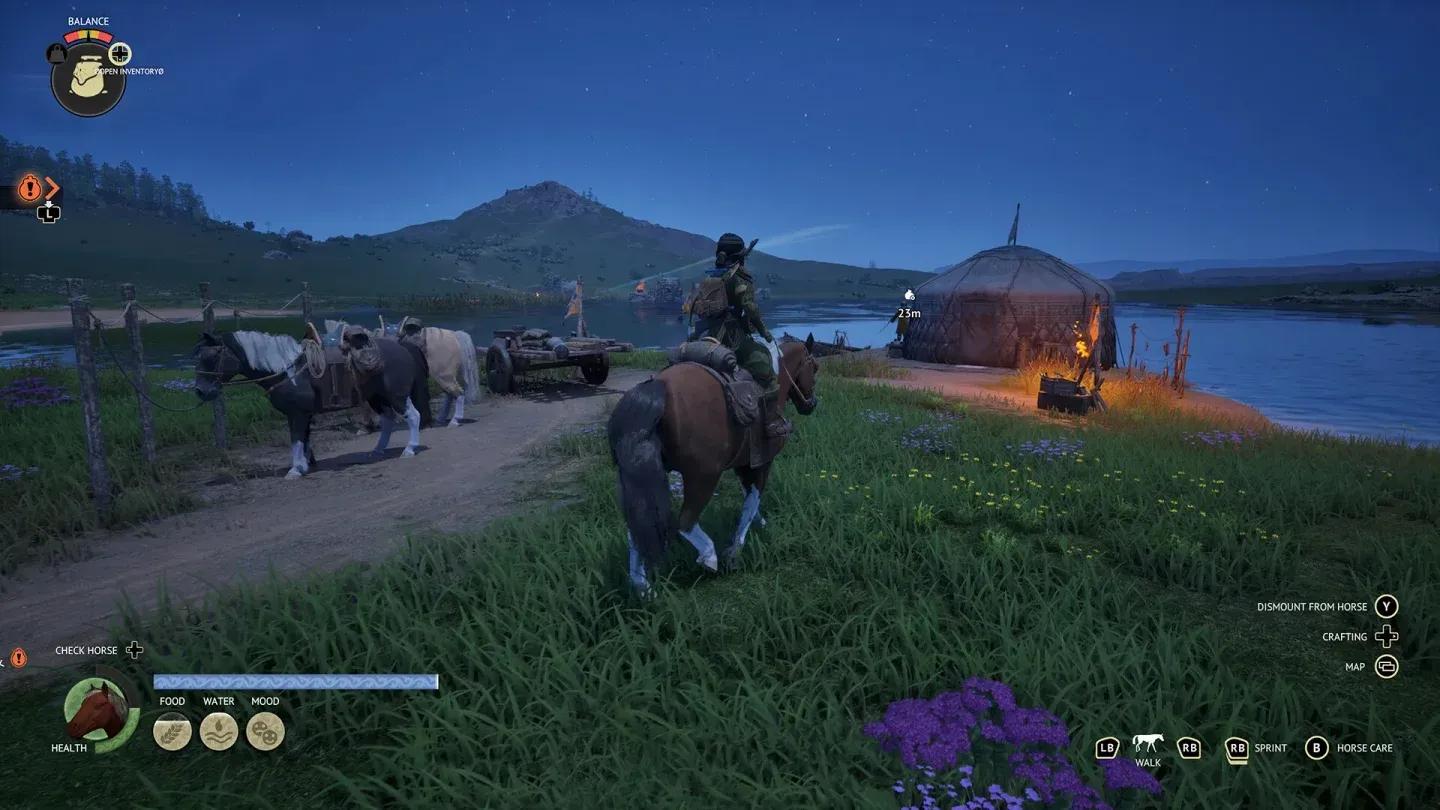Check the horse's Food status icon
Viewport: 1440px width, 810px height.
[172, 731]
